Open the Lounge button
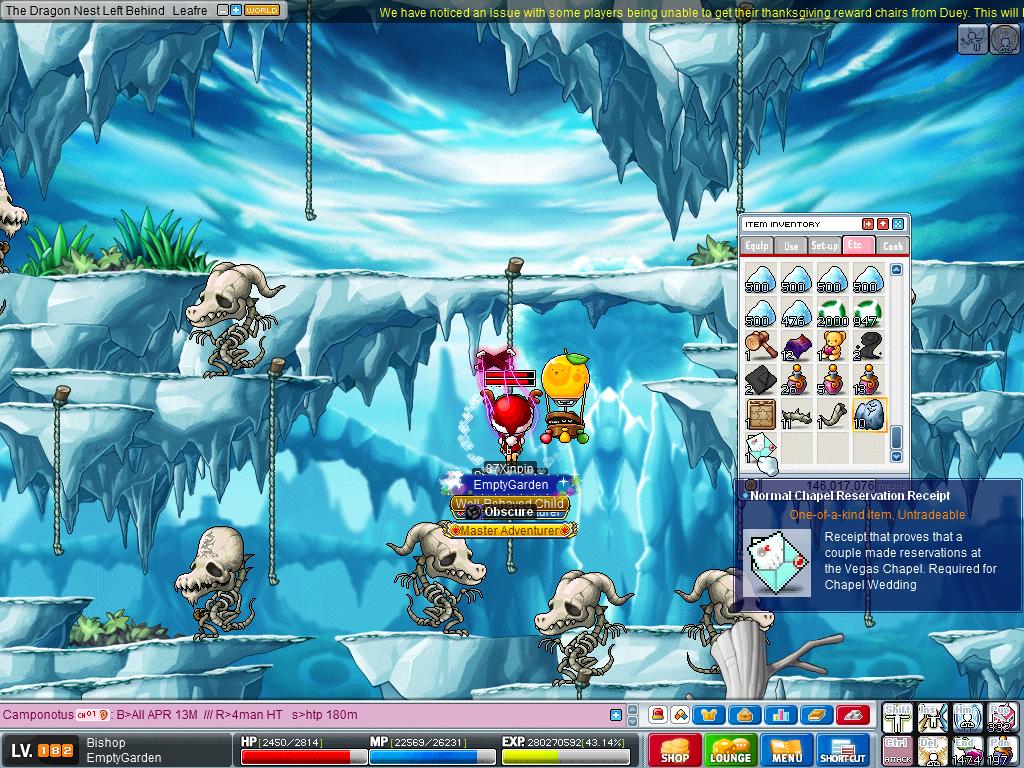 click(730, 750)
